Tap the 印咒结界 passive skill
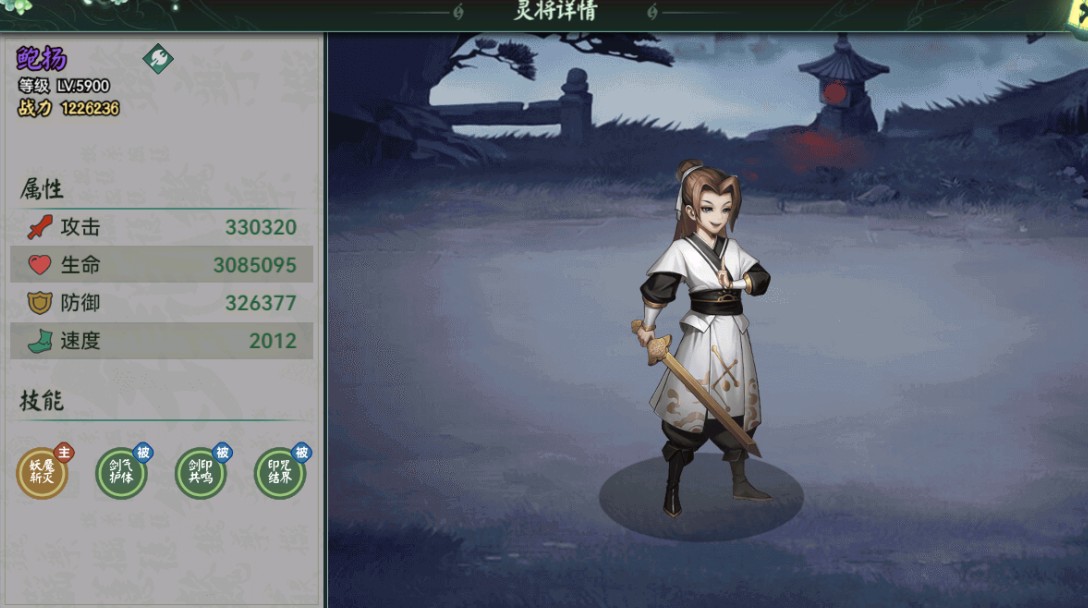This screenshot has width=1088, height=608. coord(280,473)
